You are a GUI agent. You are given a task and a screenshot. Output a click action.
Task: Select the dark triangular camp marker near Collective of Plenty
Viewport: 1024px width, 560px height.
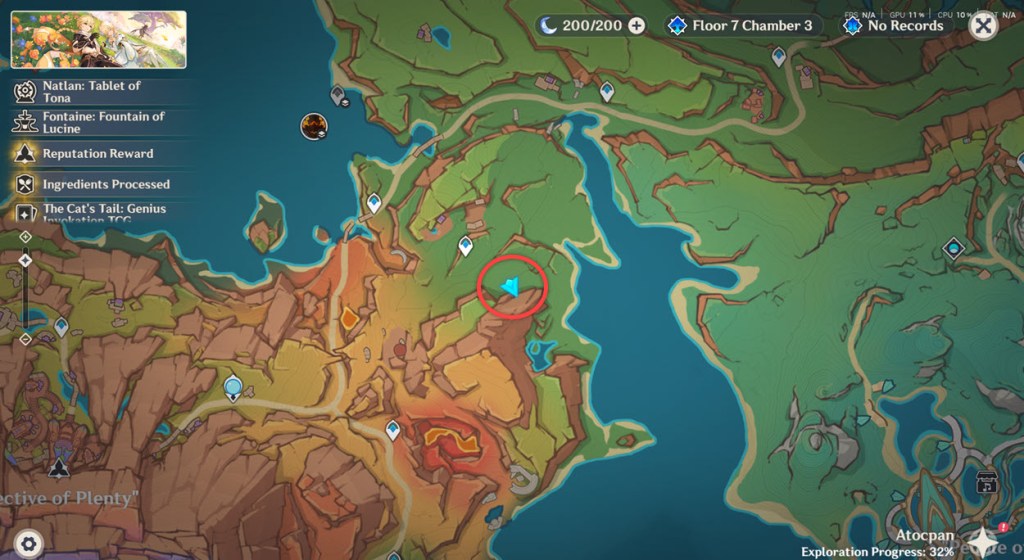coord(59,467)
